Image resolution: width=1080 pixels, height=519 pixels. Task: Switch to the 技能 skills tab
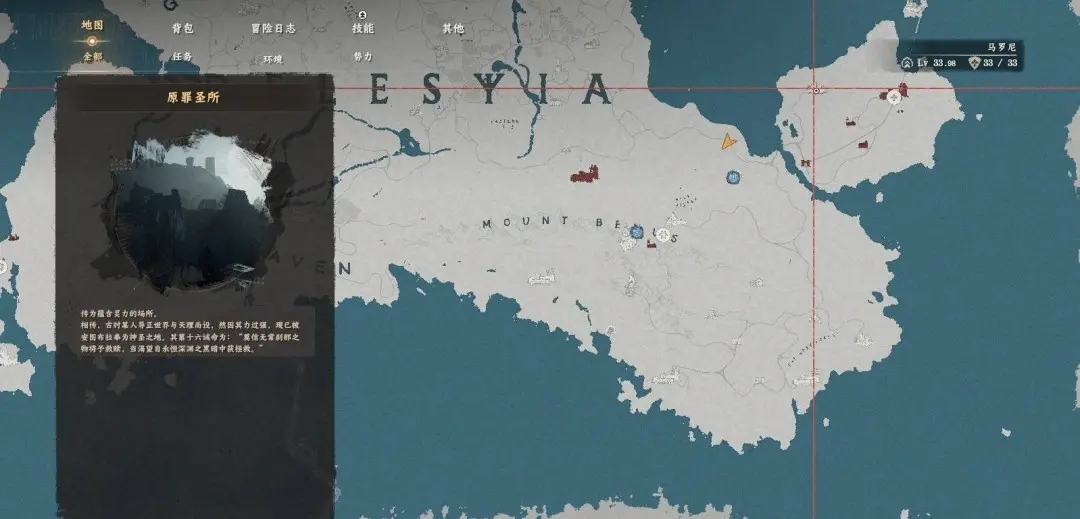coord(362,29)
